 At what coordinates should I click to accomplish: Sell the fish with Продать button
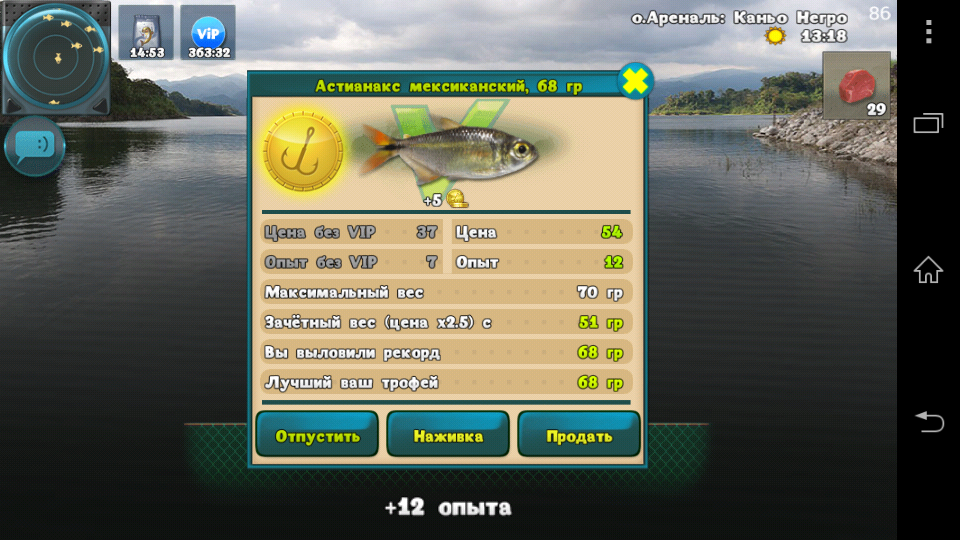pyautogui.click(x=579, y=435)
